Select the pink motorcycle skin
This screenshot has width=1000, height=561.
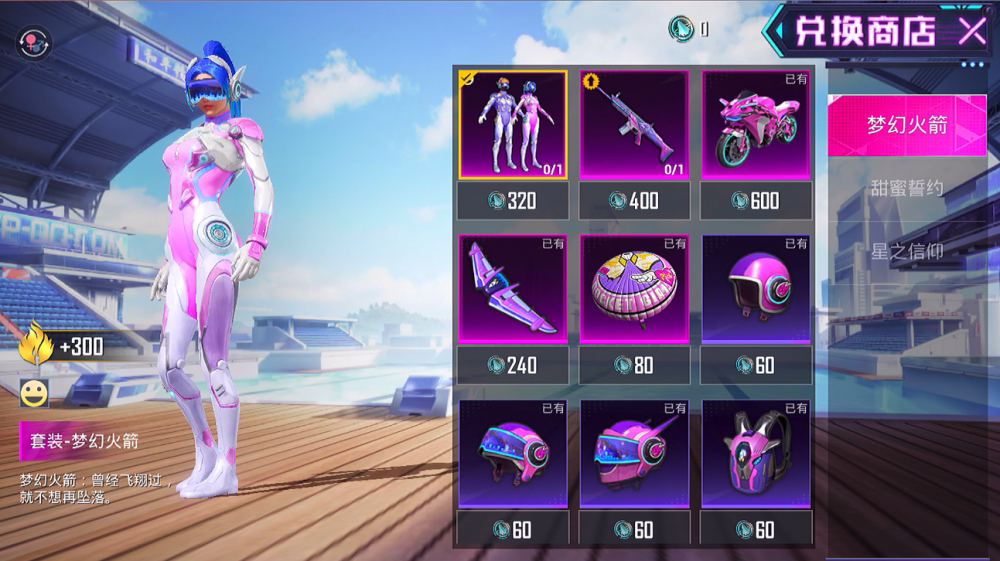click(x=755, y=125)
